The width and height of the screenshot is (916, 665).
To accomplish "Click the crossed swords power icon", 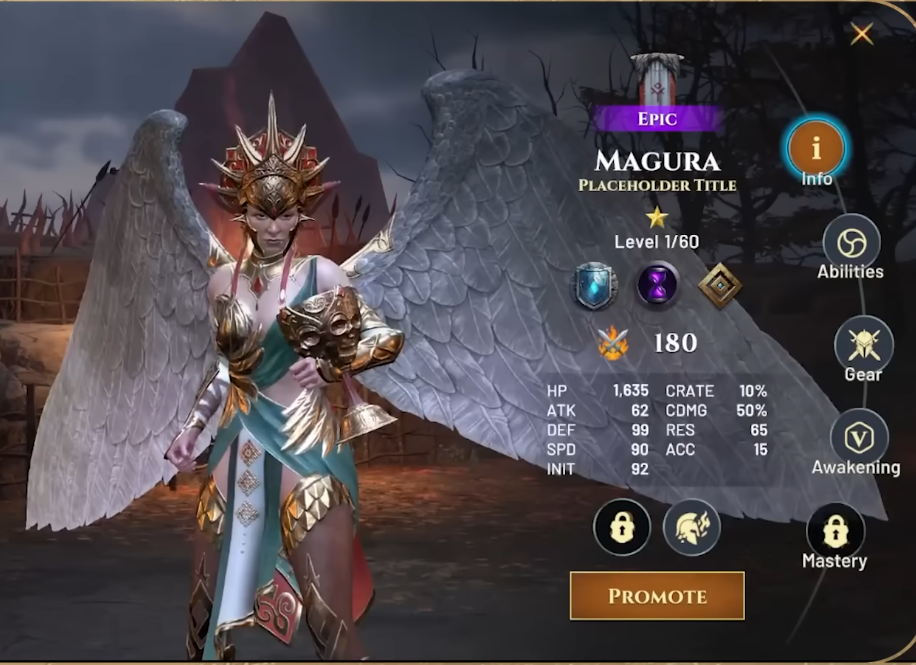I will [x=613, y=344].
